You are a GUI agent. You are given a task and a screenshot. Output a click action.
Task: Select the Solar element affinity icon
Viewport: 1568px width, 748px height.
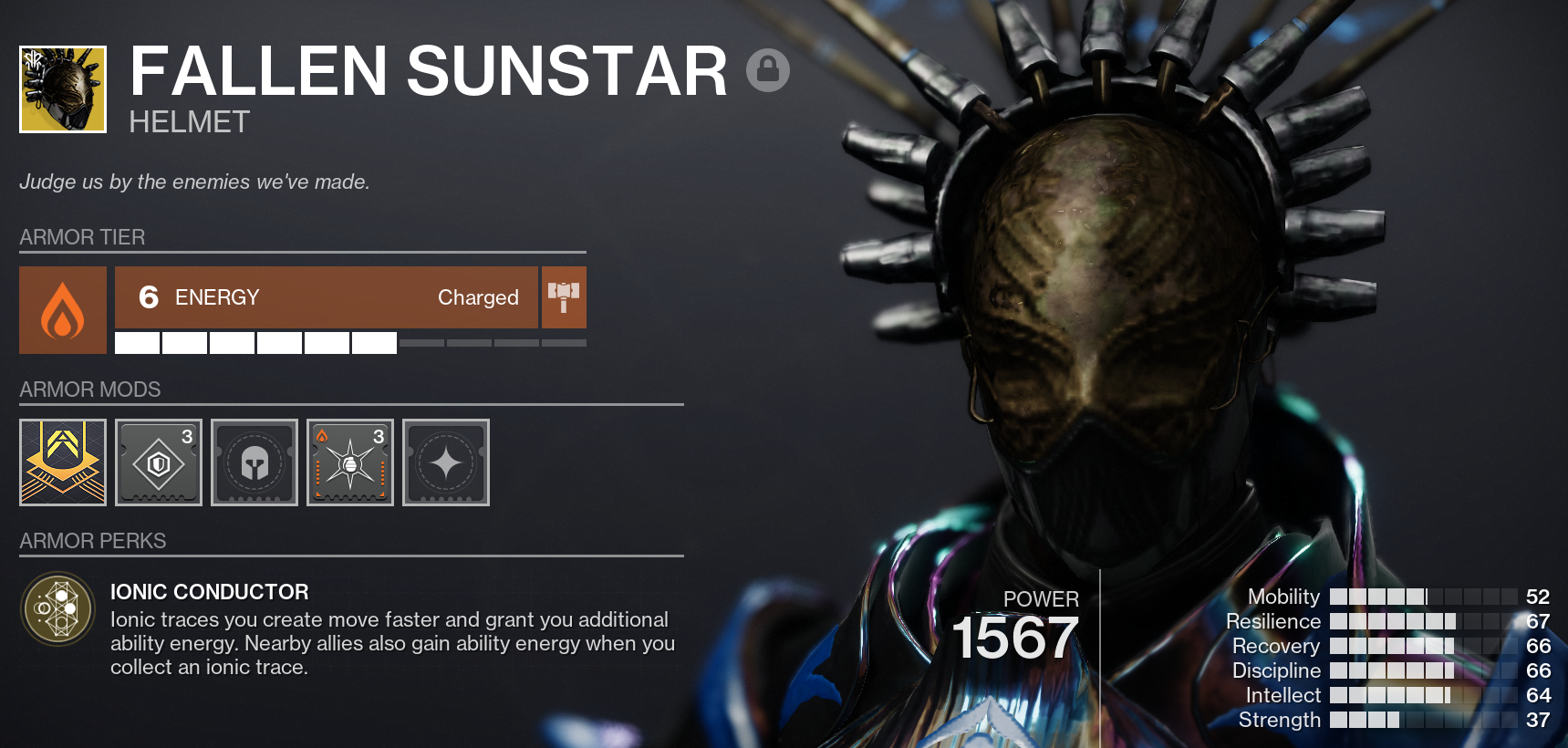coord(62,310)
